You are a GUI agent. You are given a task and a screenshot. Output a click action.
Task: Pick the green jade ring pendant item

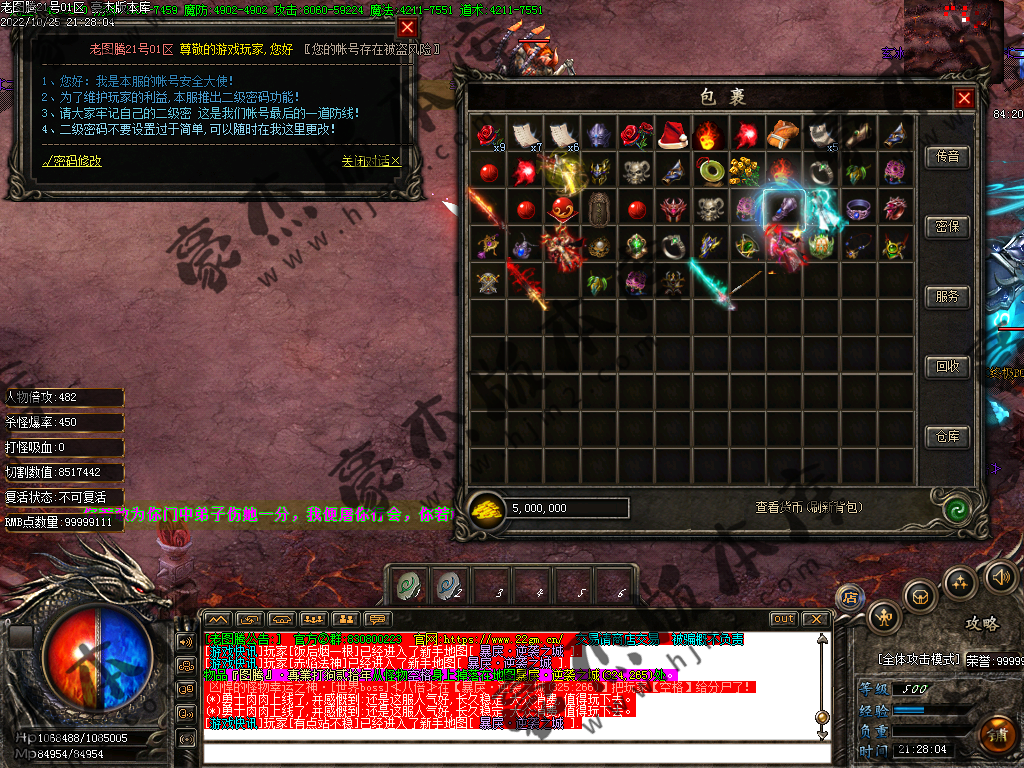tap(709, 172)
